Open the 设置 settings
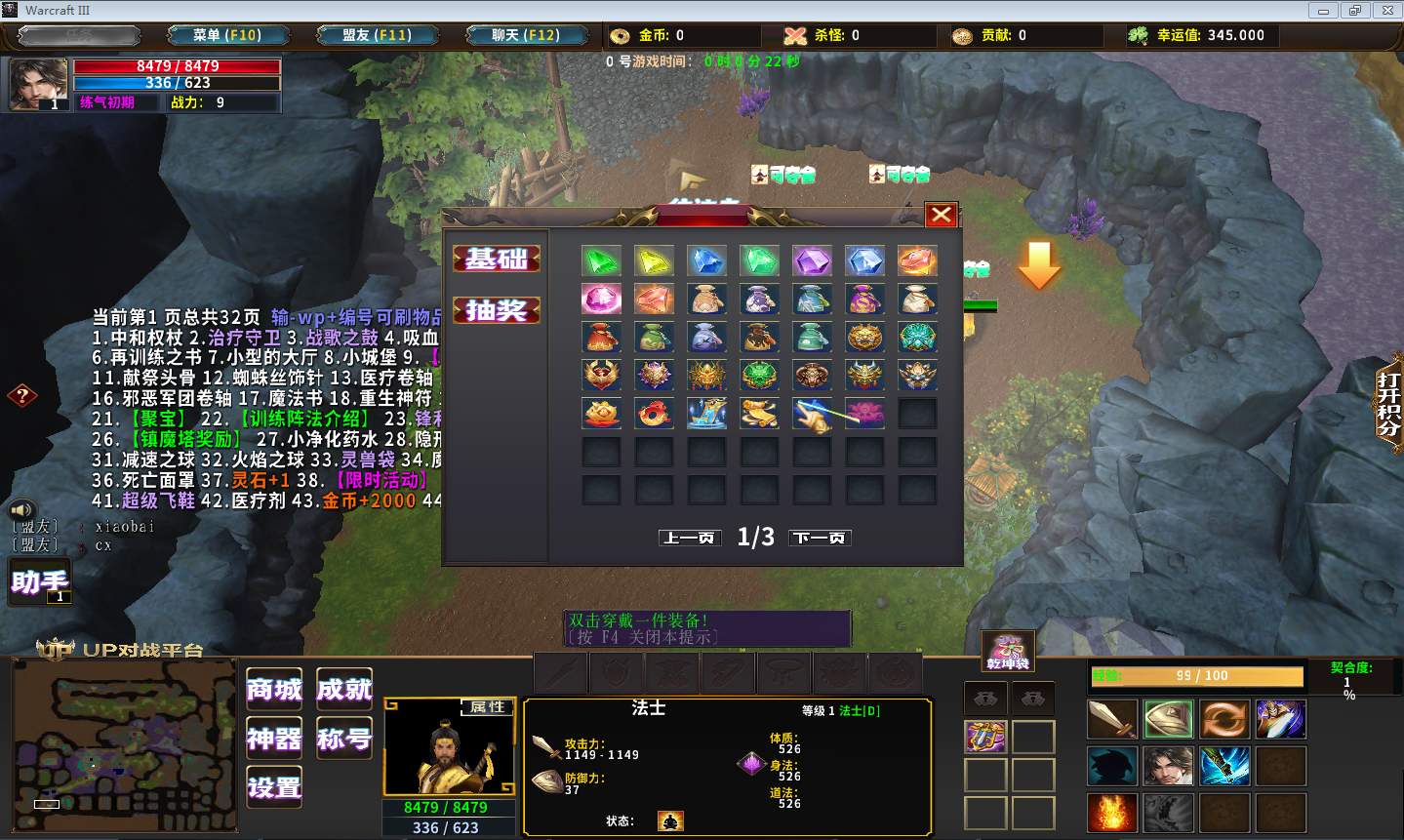 (274, 787)
